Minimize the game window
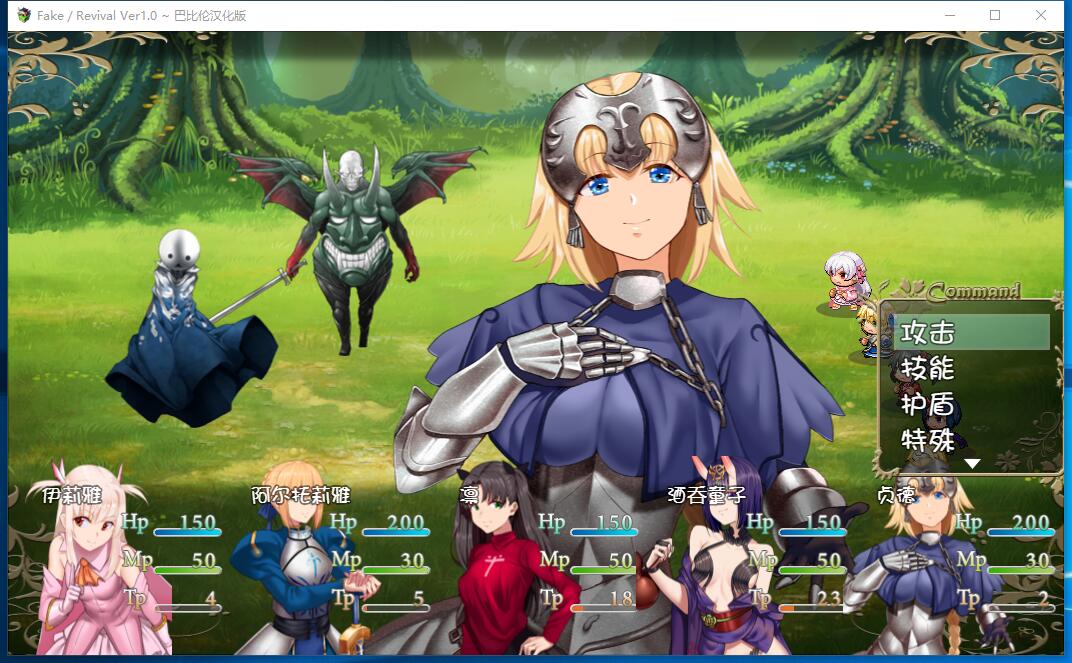Viewport: 1072px width, 663px height. [948, 15]
